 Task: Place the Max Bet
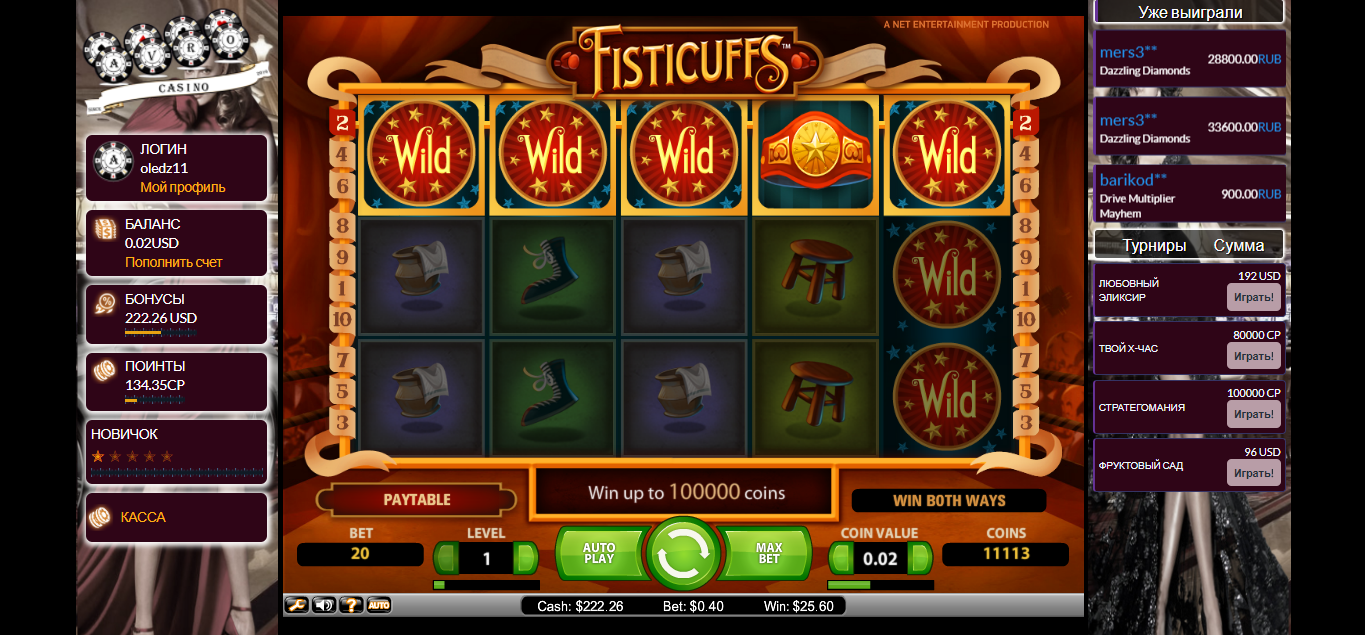(768, 553)
